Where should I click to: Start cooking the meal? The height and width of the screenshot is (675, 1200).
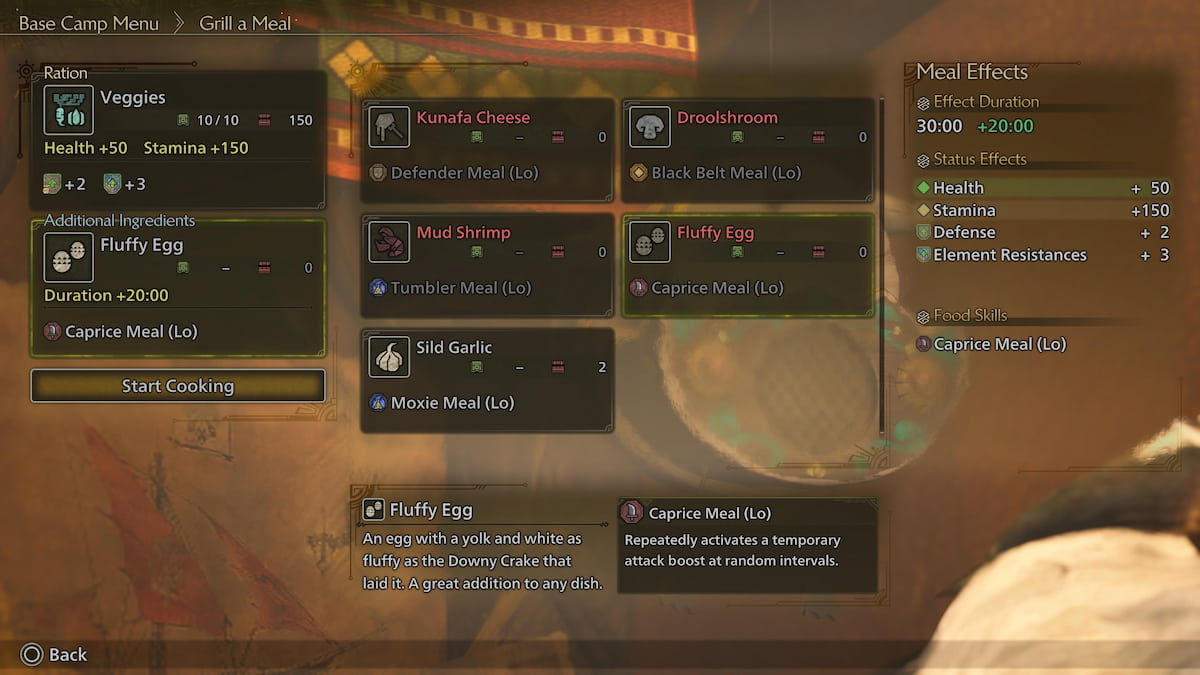pyautogui.click(x=178, y=386)
